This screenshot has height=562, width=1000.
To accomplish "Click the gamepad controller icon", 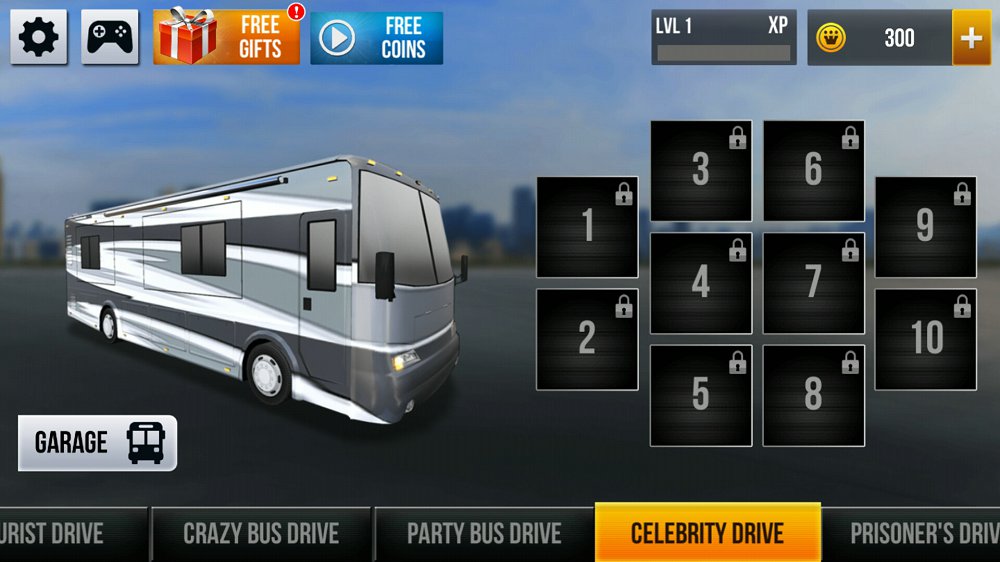I will [x=110, y=38].
